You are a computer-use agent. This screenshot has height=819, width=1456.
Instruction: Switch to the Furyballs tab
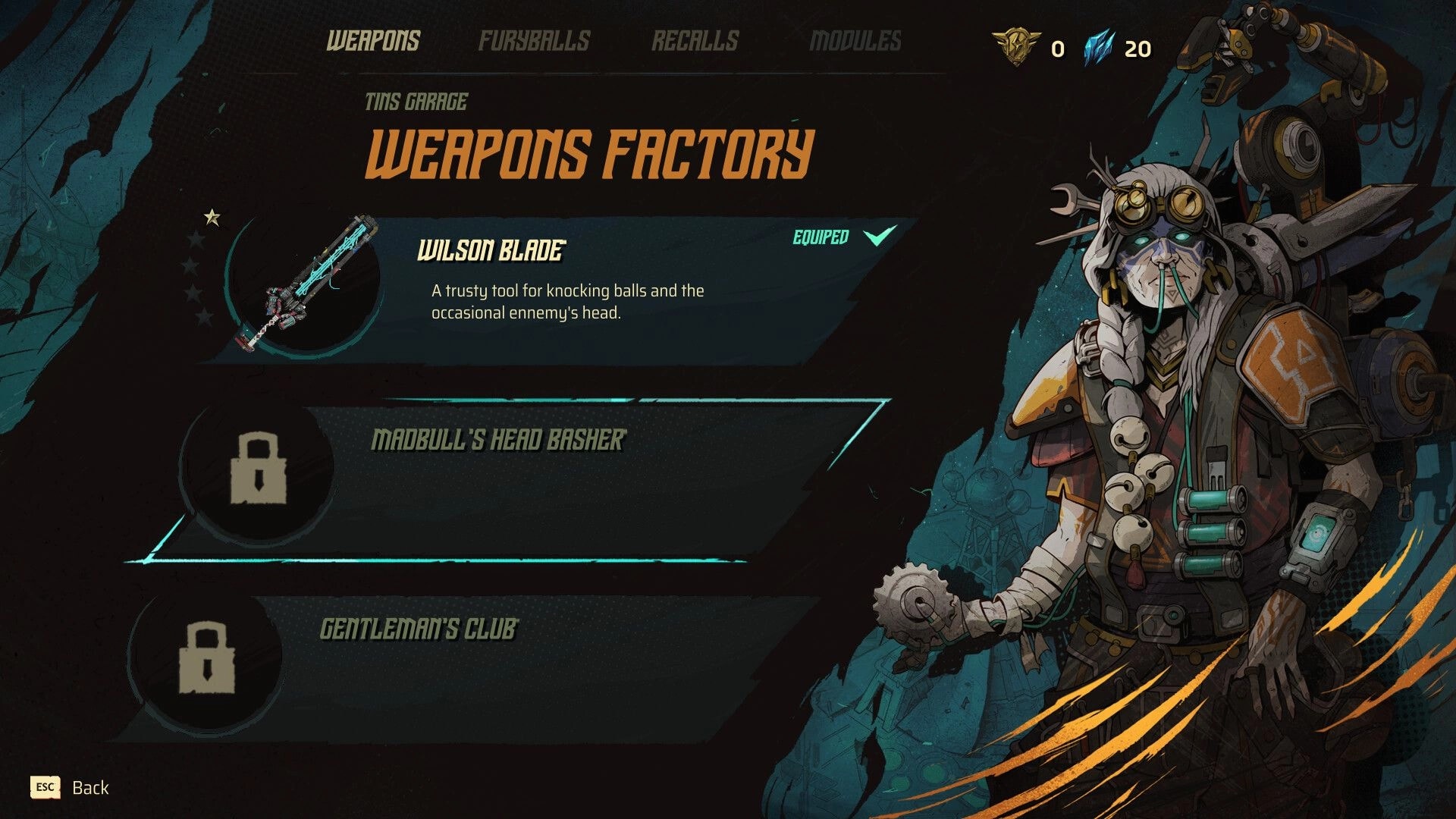coord(535,42)
